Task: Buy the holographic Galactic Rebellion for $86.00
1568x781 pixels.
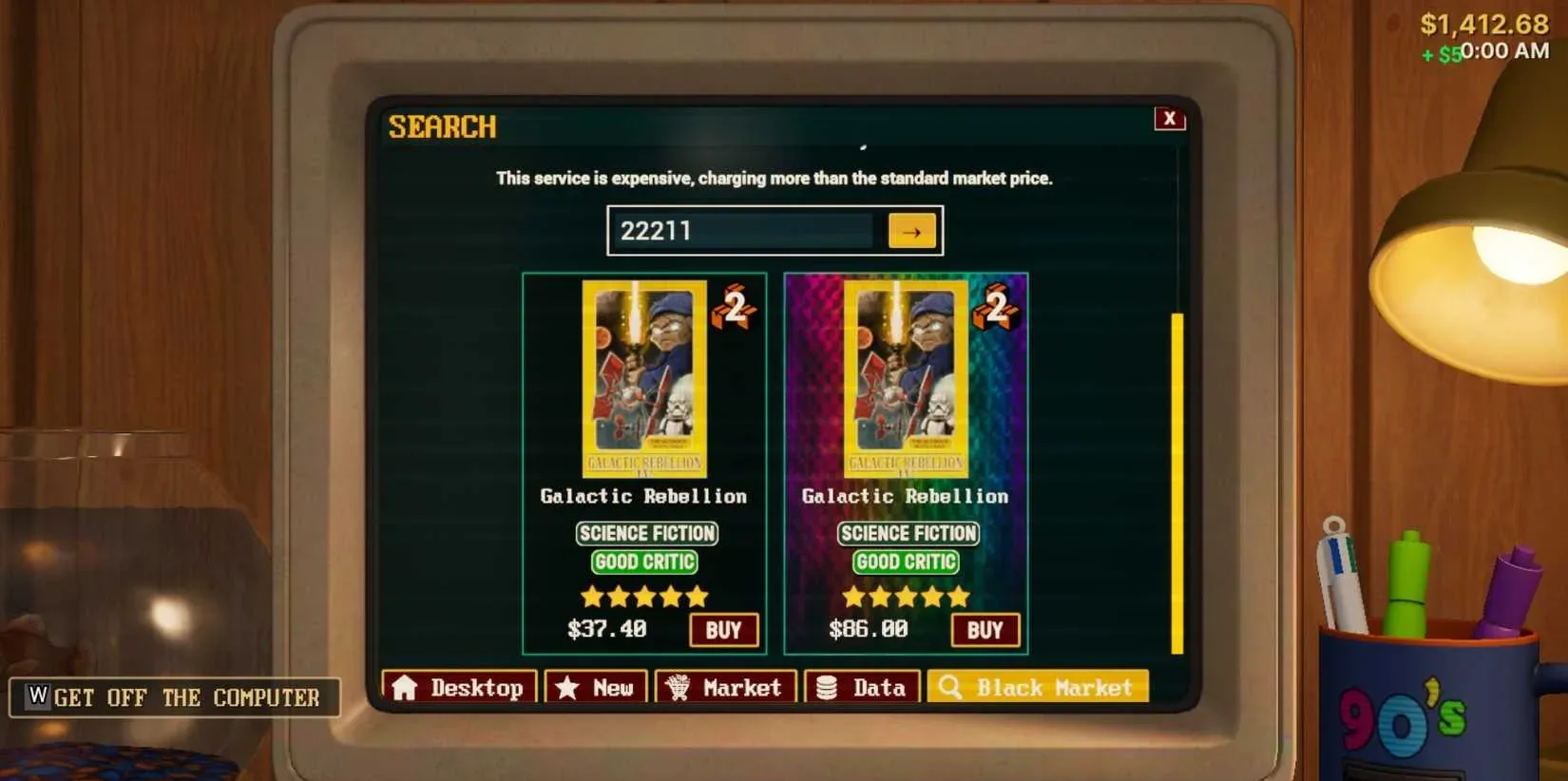Action: (985, 629)
